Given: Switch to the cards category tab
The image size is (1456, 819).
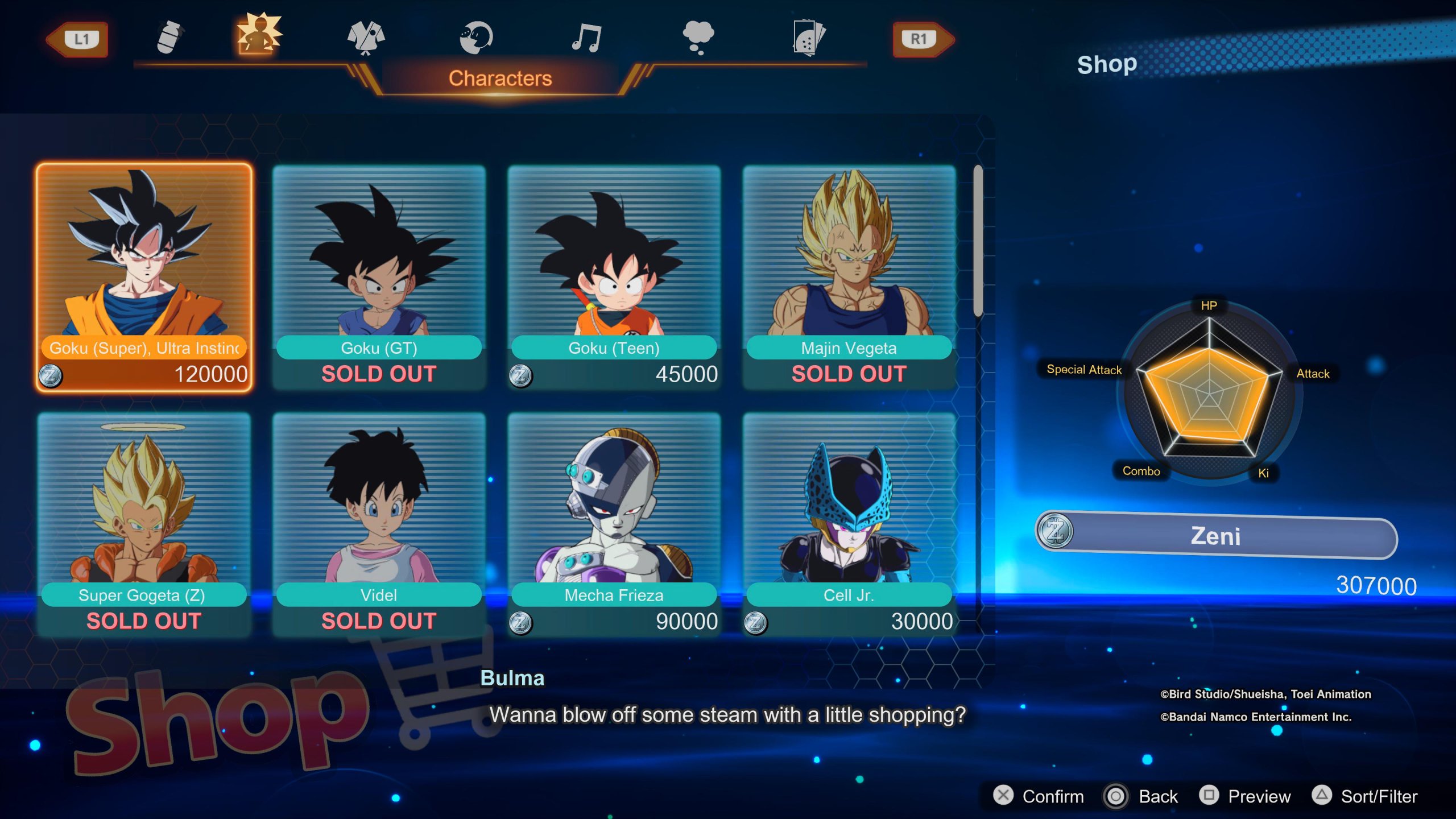Looking at the screenshot, I should [808, 38].
